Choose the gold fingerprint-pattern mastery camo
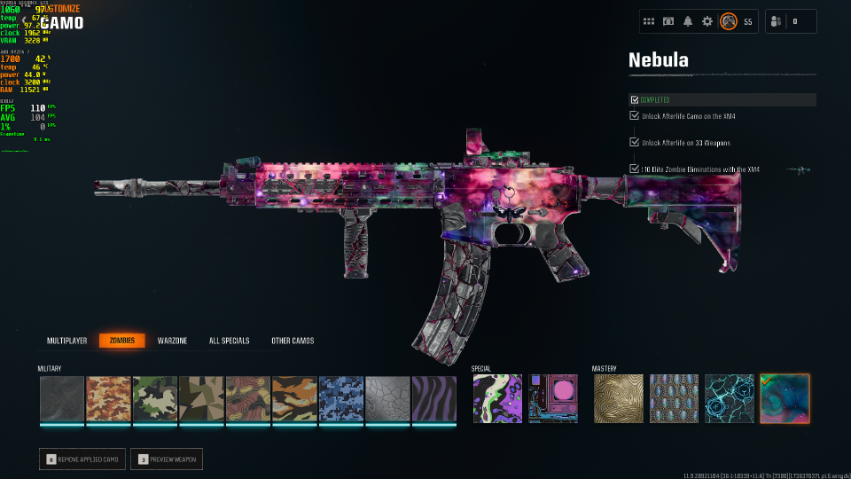 coord(619,398)
